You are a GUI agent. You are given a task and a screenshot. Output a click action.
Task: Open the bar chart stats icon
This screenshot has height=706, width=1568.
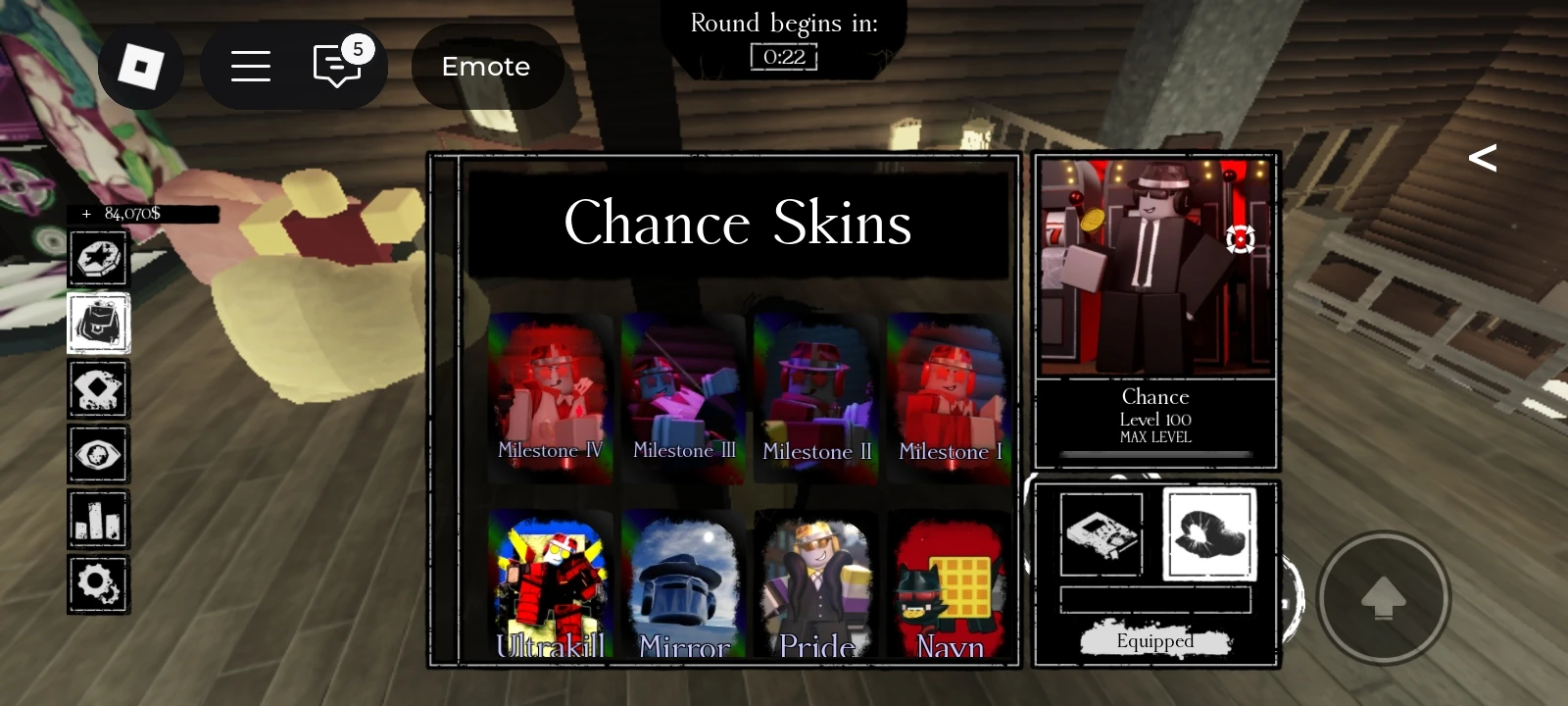point(97,519)
